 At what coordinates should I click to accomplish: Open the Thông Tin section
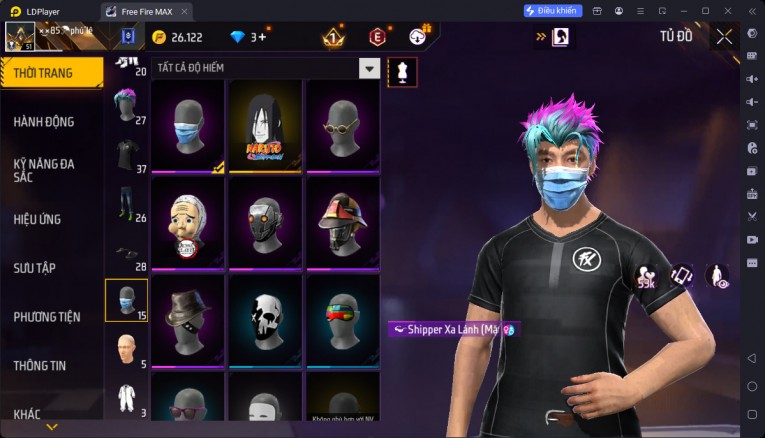[41, 365]
